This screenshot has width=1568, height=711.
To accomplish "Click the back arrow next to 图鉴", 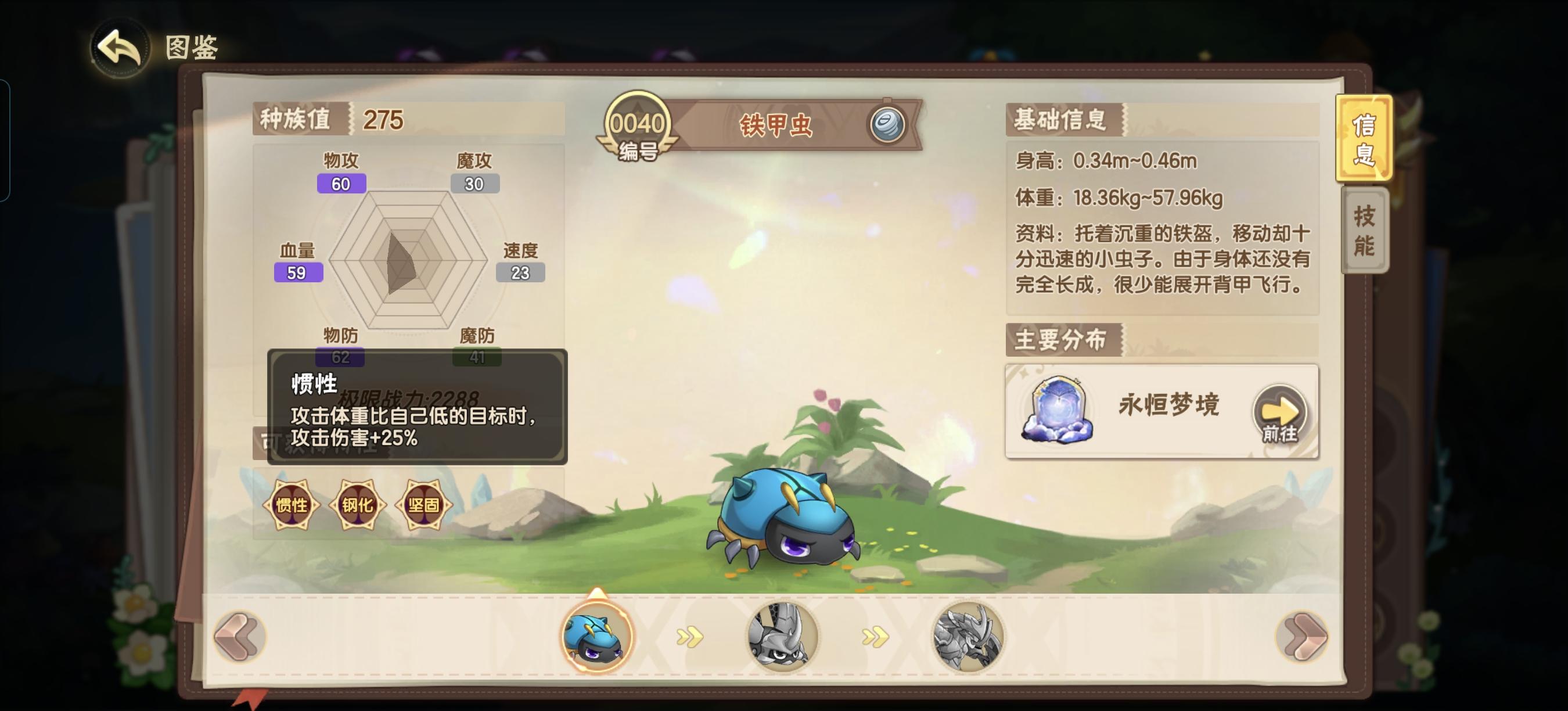I will 119,48.
